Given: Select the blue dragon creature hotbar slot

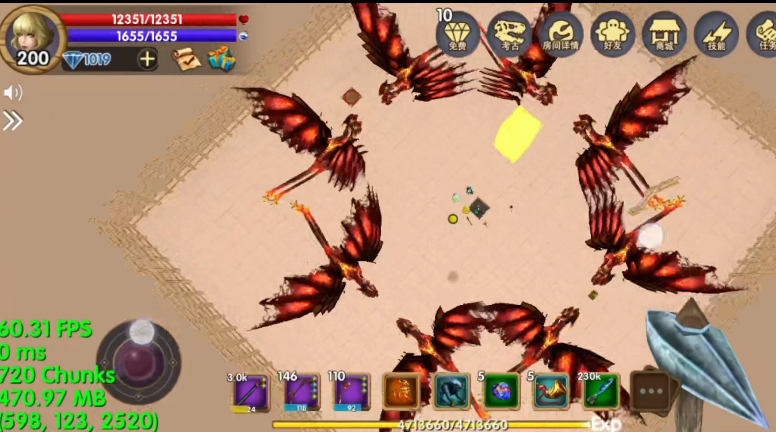Looking at the screenshot, I should pos(452,392).
